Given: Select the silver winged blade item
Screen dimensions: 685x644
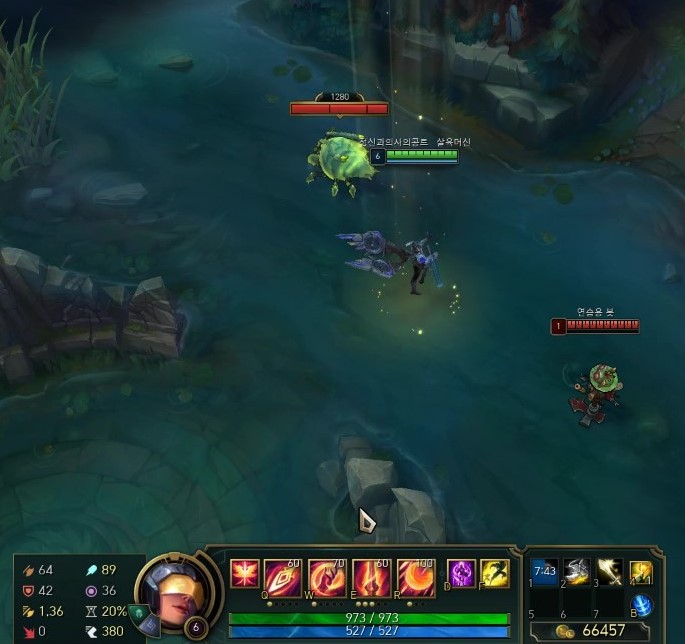Looking at the screenshot, I should point(576,572).
